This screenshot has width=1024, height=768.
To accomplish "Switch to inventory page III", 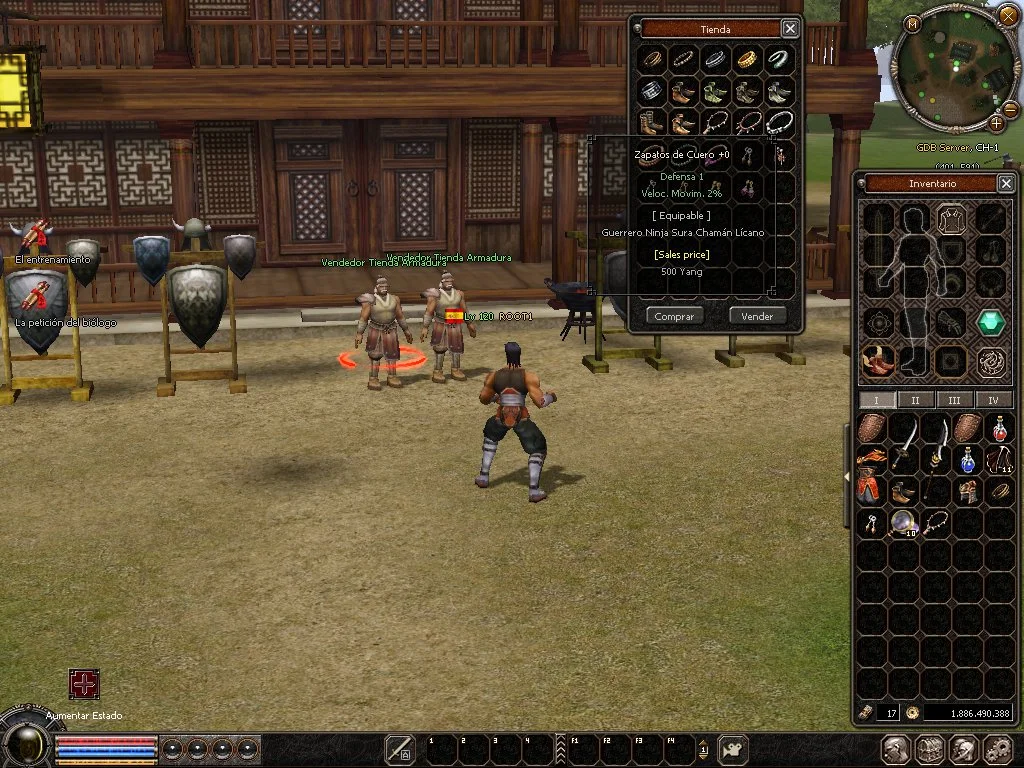I will point(954,400).
